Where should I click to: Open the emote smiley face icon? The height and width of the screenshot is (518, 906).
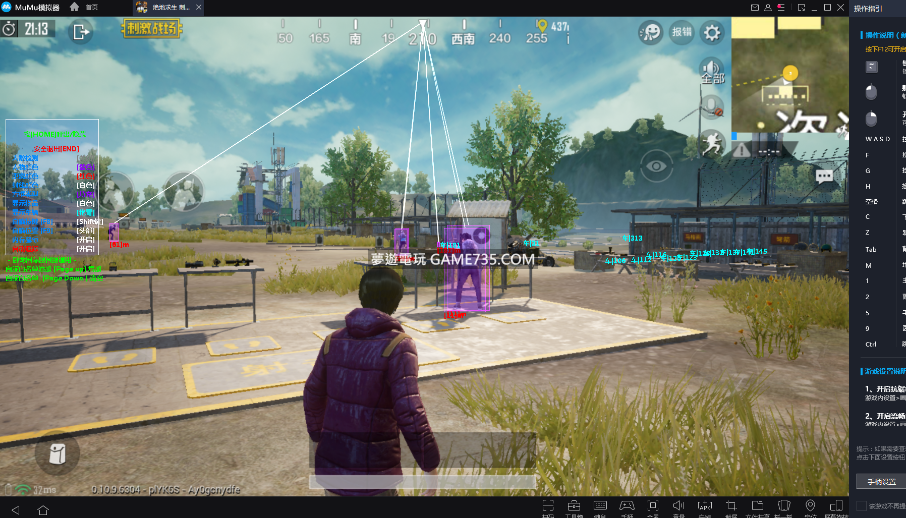pos(651,32)
